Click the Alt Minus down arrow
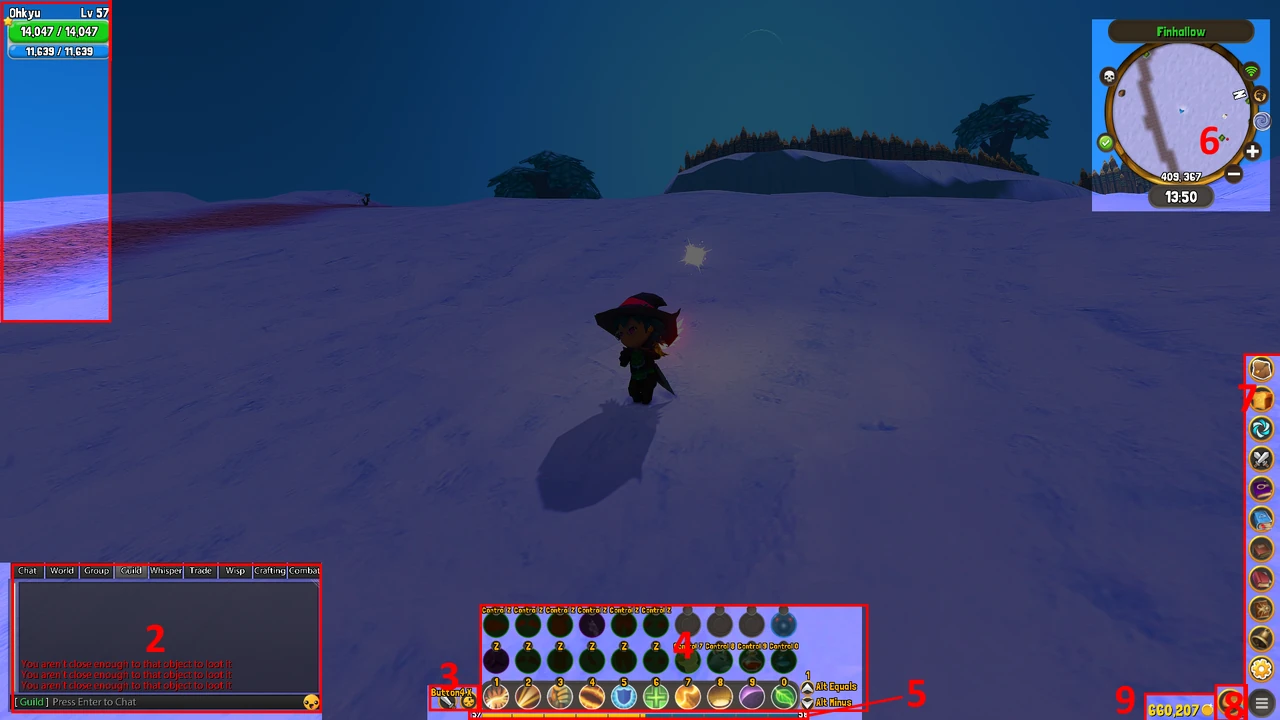The image size is (1280, 720). click(807, 703)
